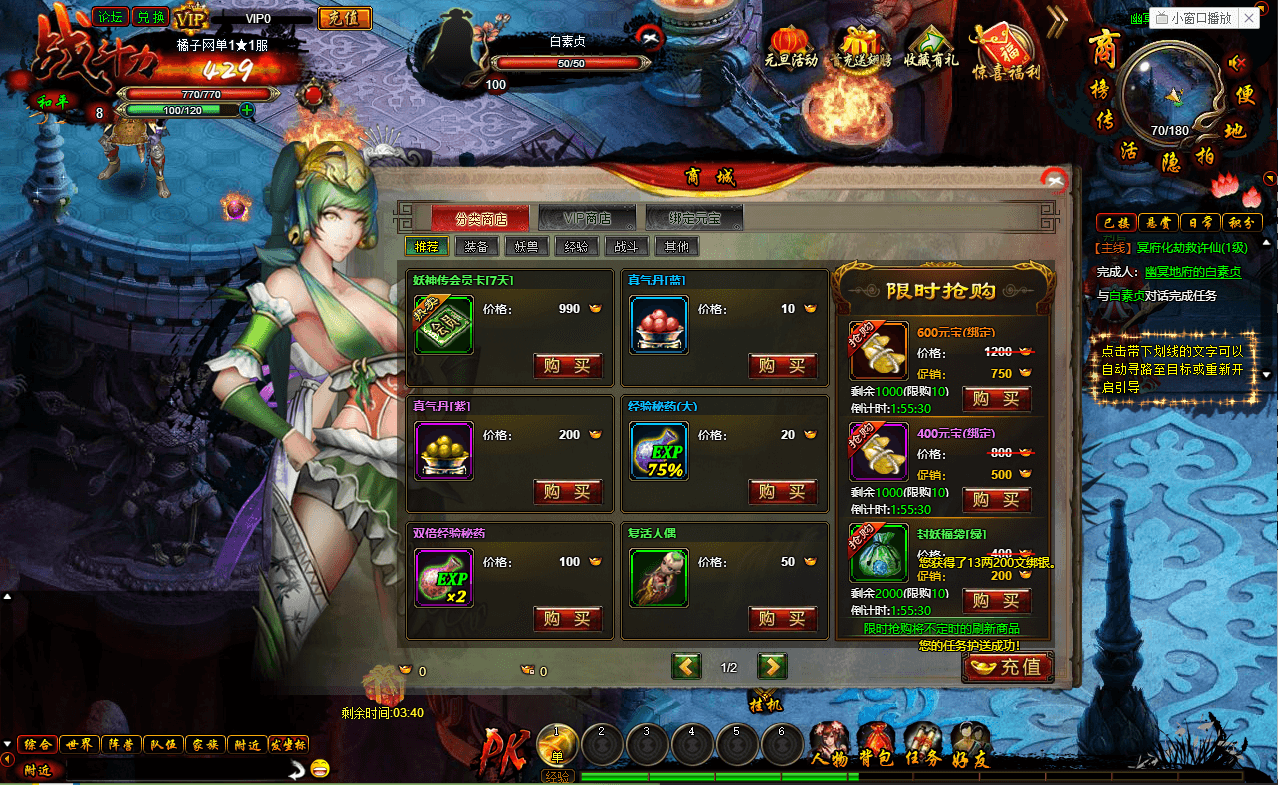
Task: Open the 背包 bag
Action: point(875,745)
